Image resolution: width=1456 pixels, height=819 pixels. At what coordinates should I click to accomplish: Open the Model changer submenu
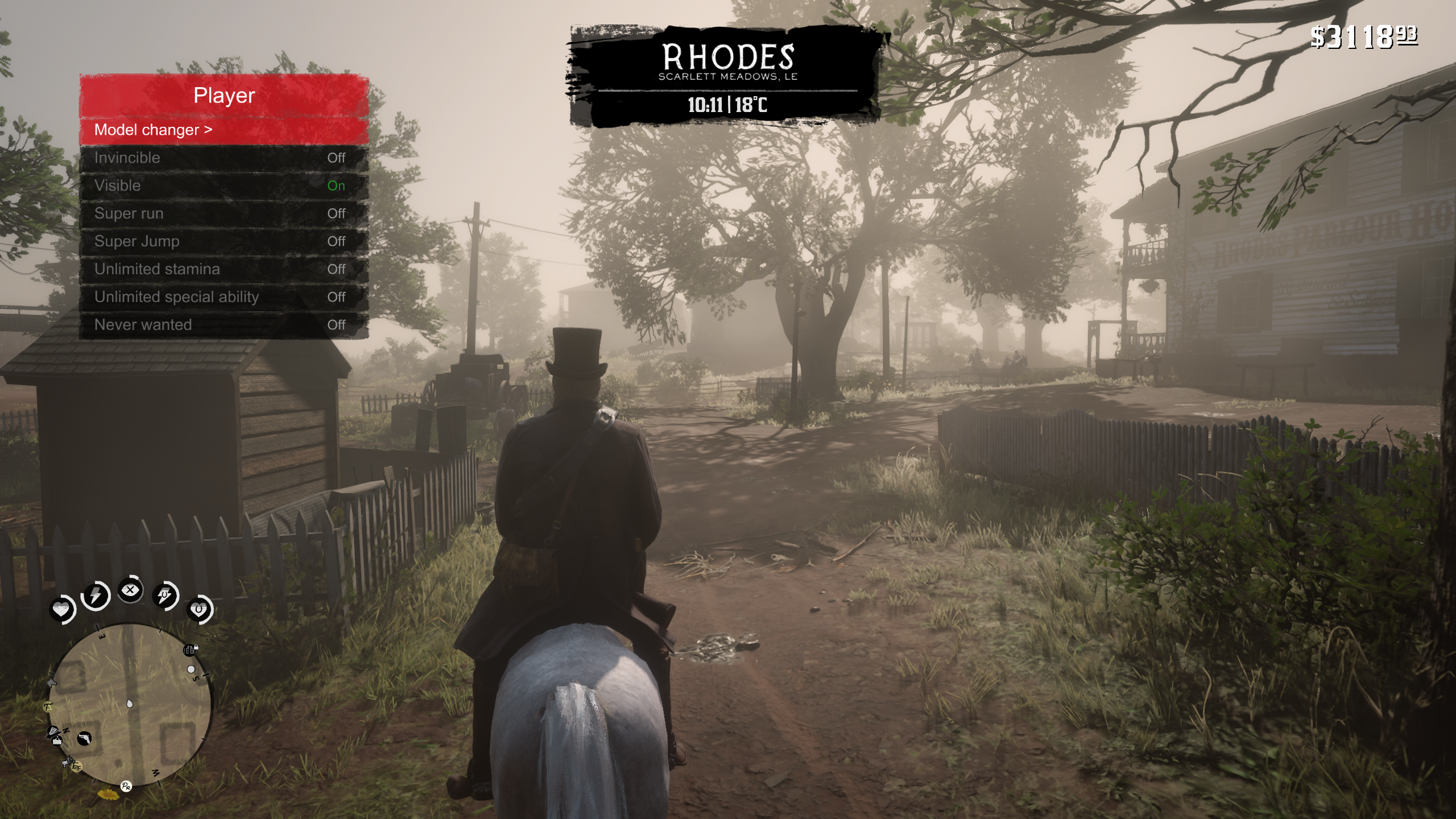tap(224, 130)
